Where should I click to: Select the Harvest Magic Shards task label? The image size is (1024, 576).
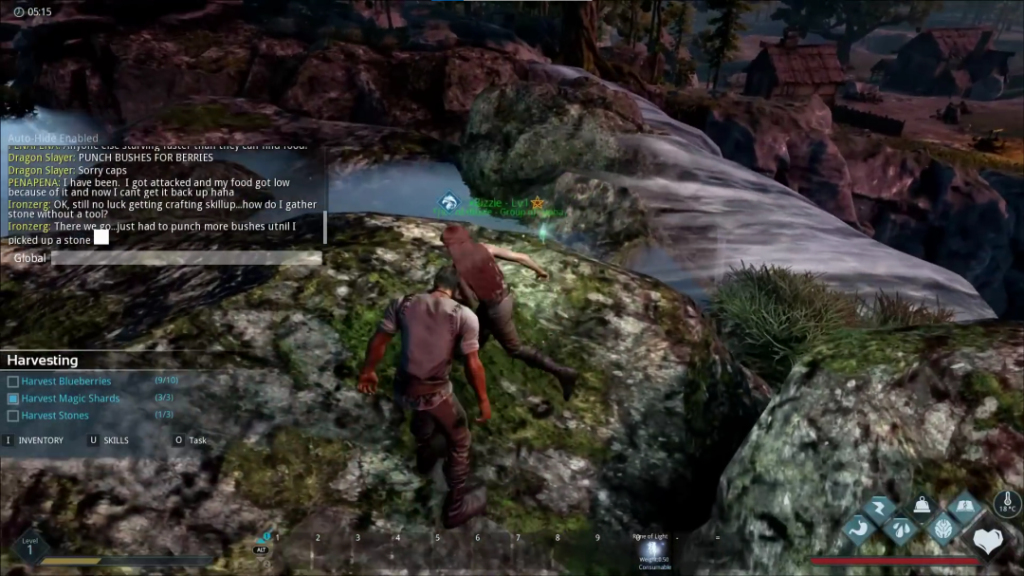coord(70,398)
